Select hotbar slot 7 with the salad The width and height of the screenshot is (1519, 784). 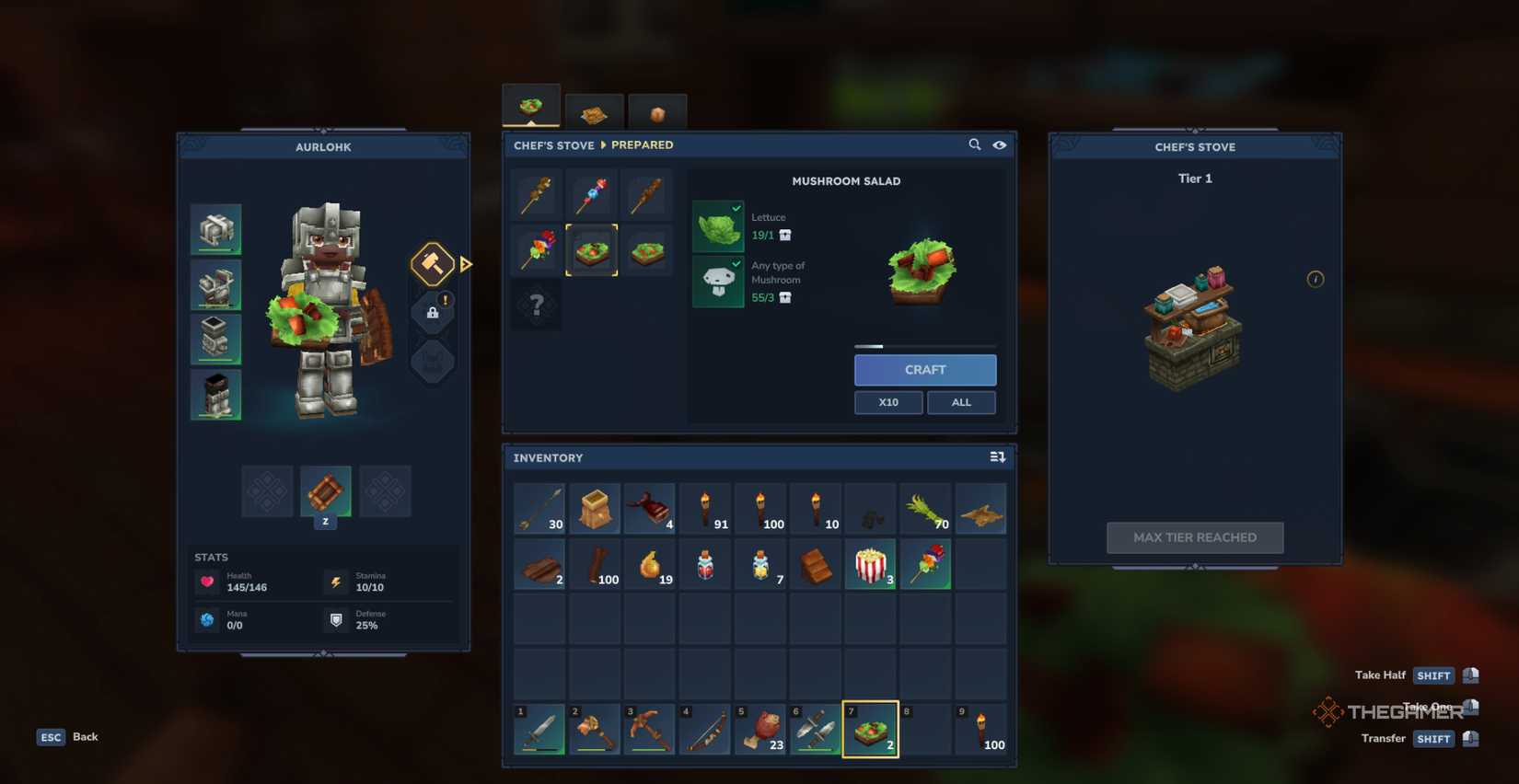(870, 729)
